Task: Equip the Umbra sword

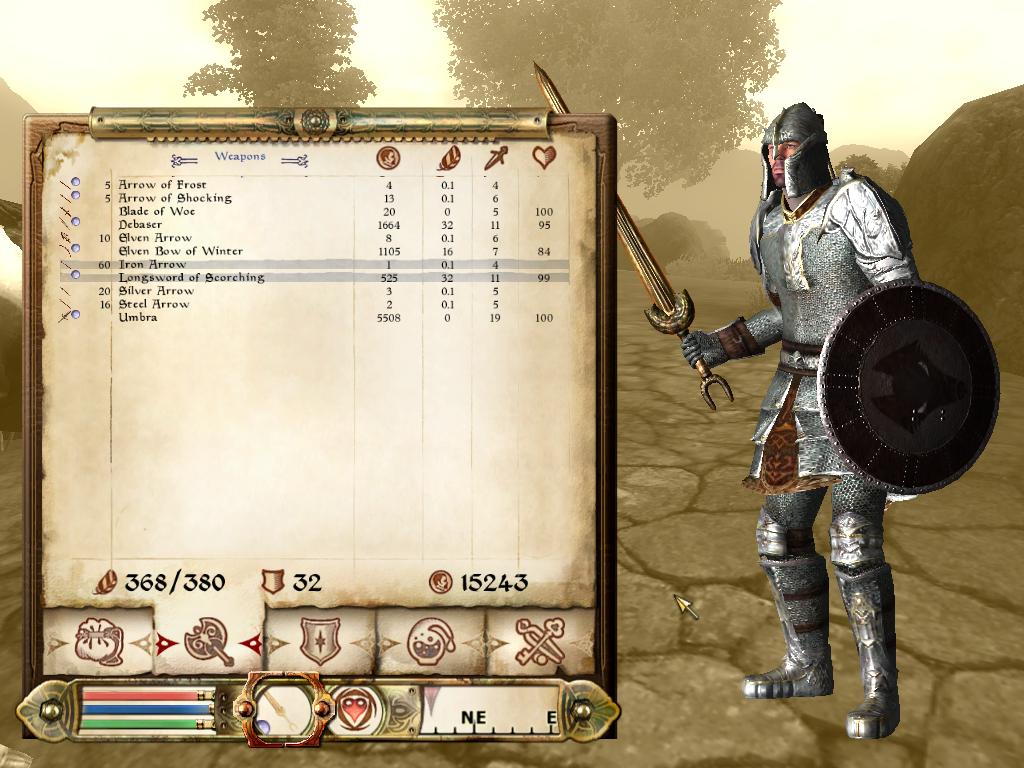Action: 137,318
